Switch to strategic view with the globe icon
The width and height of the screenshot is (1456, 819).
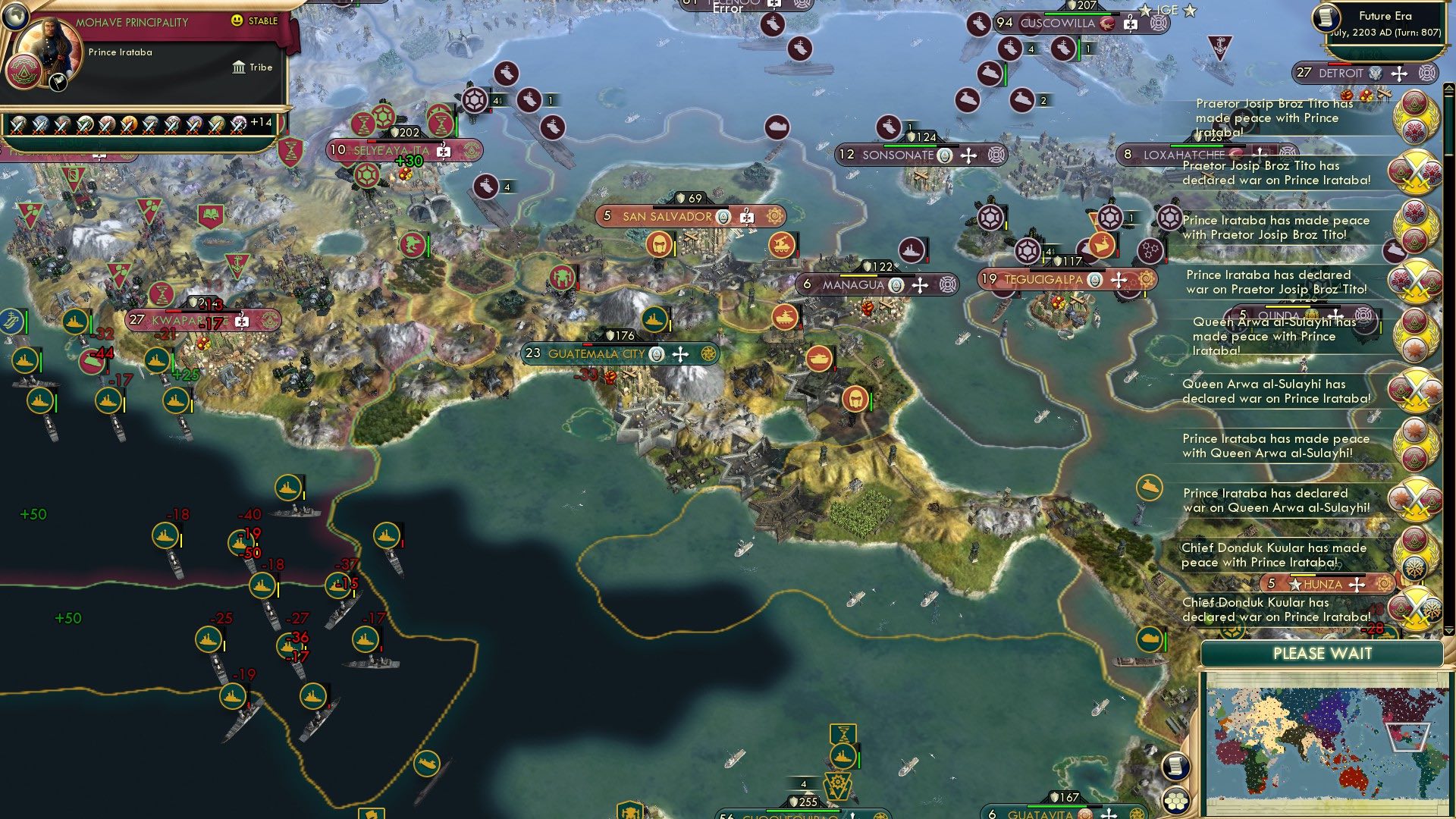click(x=15, y=17)
